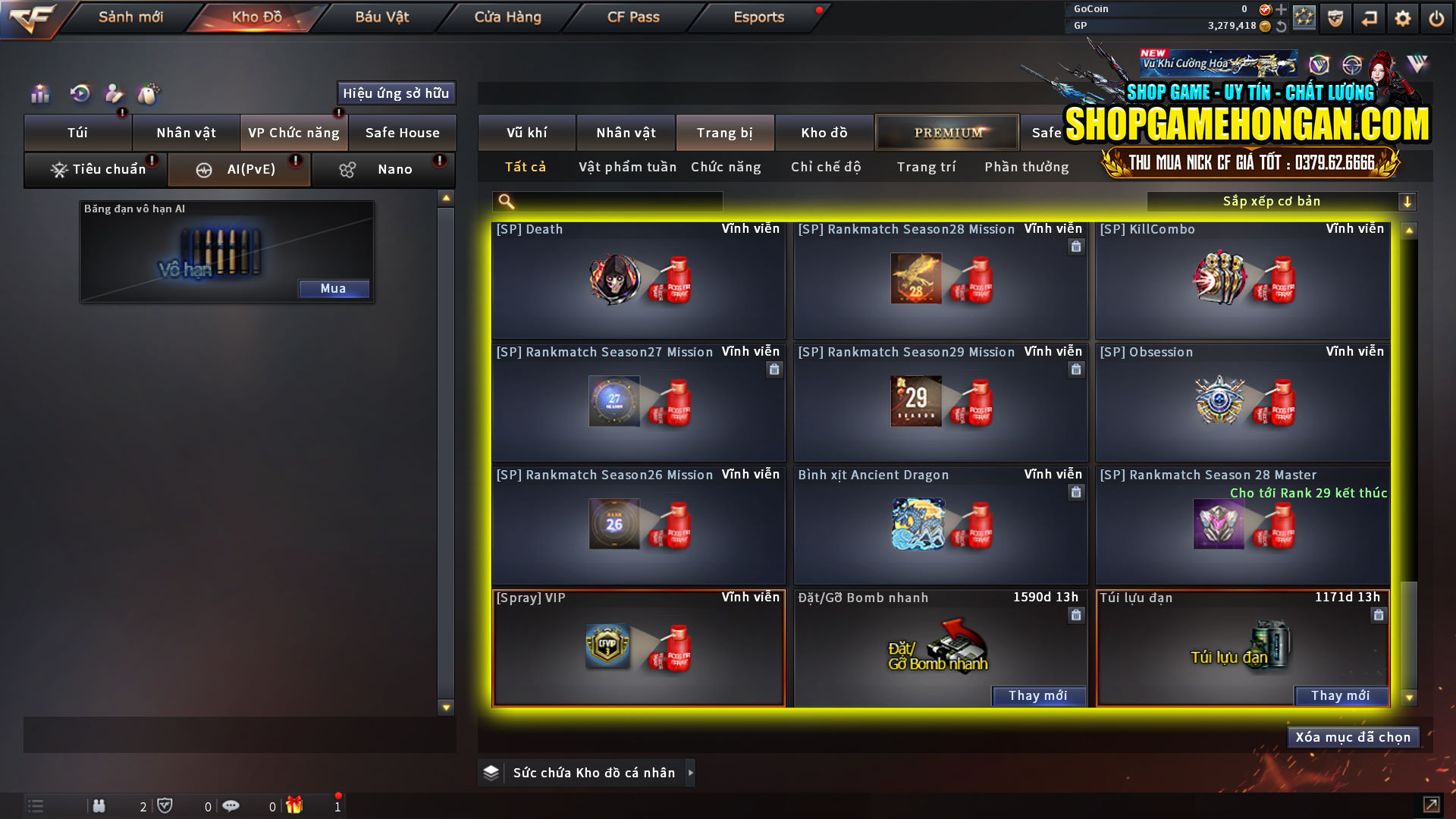Switch to the PREMIUM tab
1456x819 pixels.
946,132
